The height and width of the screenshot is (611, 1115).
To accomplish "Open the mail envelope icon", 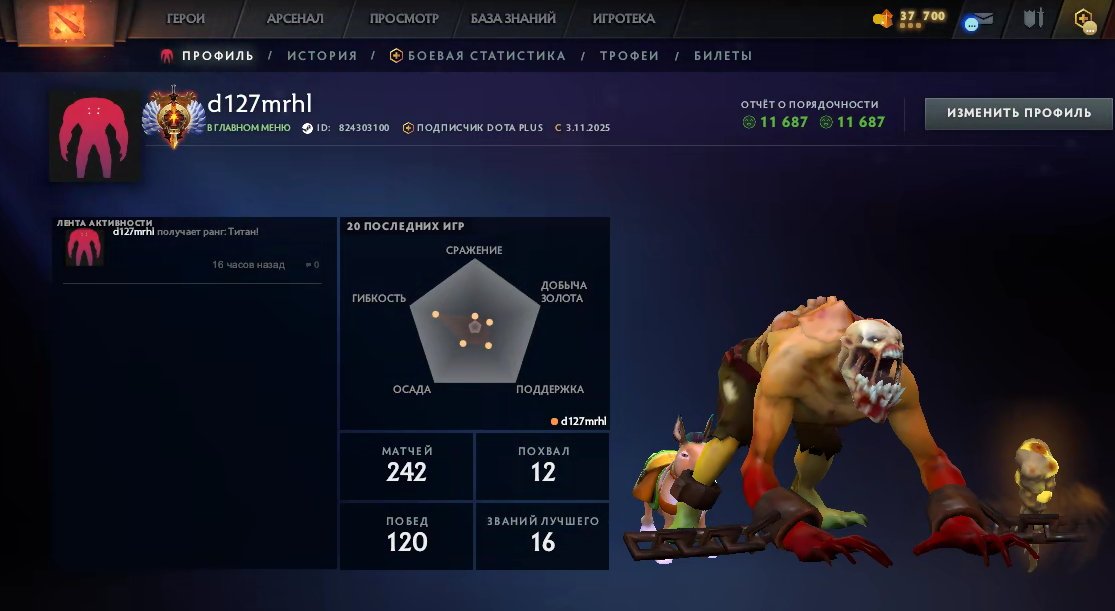I will 984,19.
